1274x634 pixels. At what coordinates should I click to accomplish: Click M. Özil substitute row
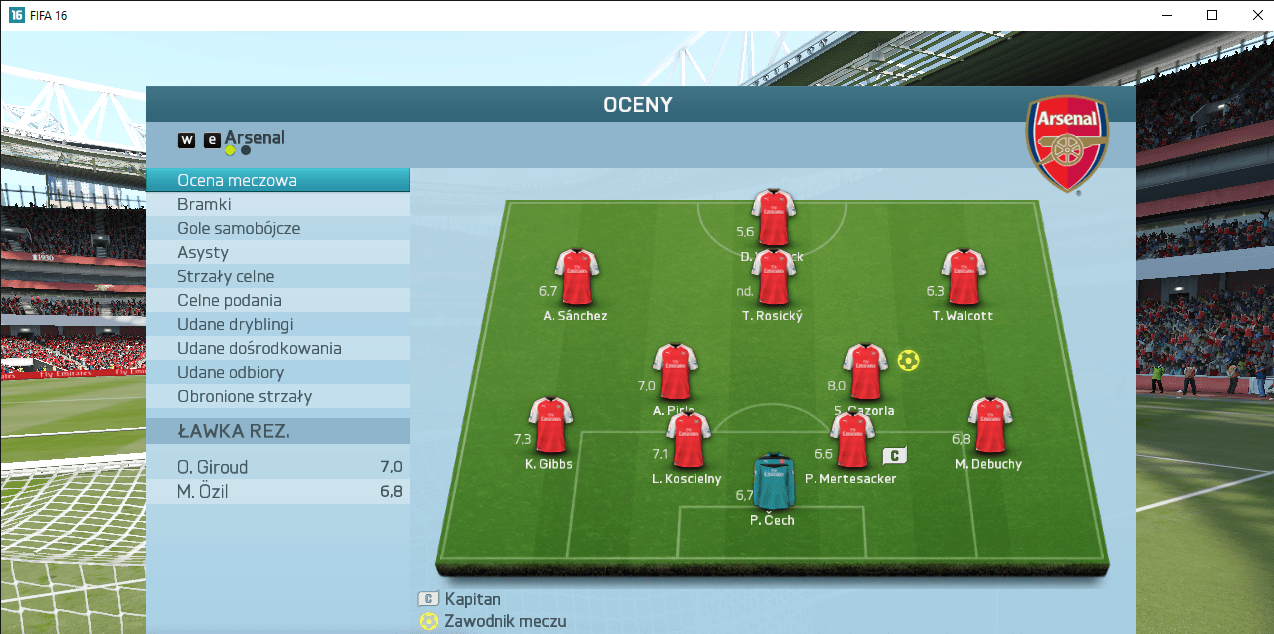(x=277, y=491)
